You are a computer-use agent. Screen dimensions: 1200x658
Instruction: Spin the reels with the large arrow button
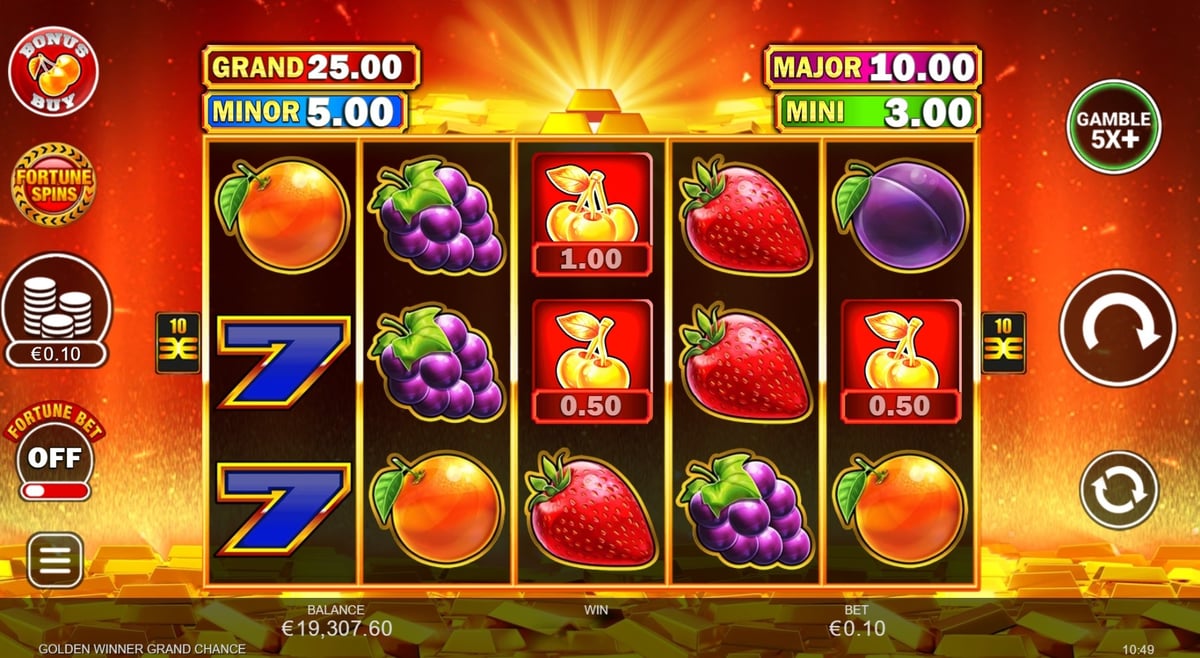1117,328
